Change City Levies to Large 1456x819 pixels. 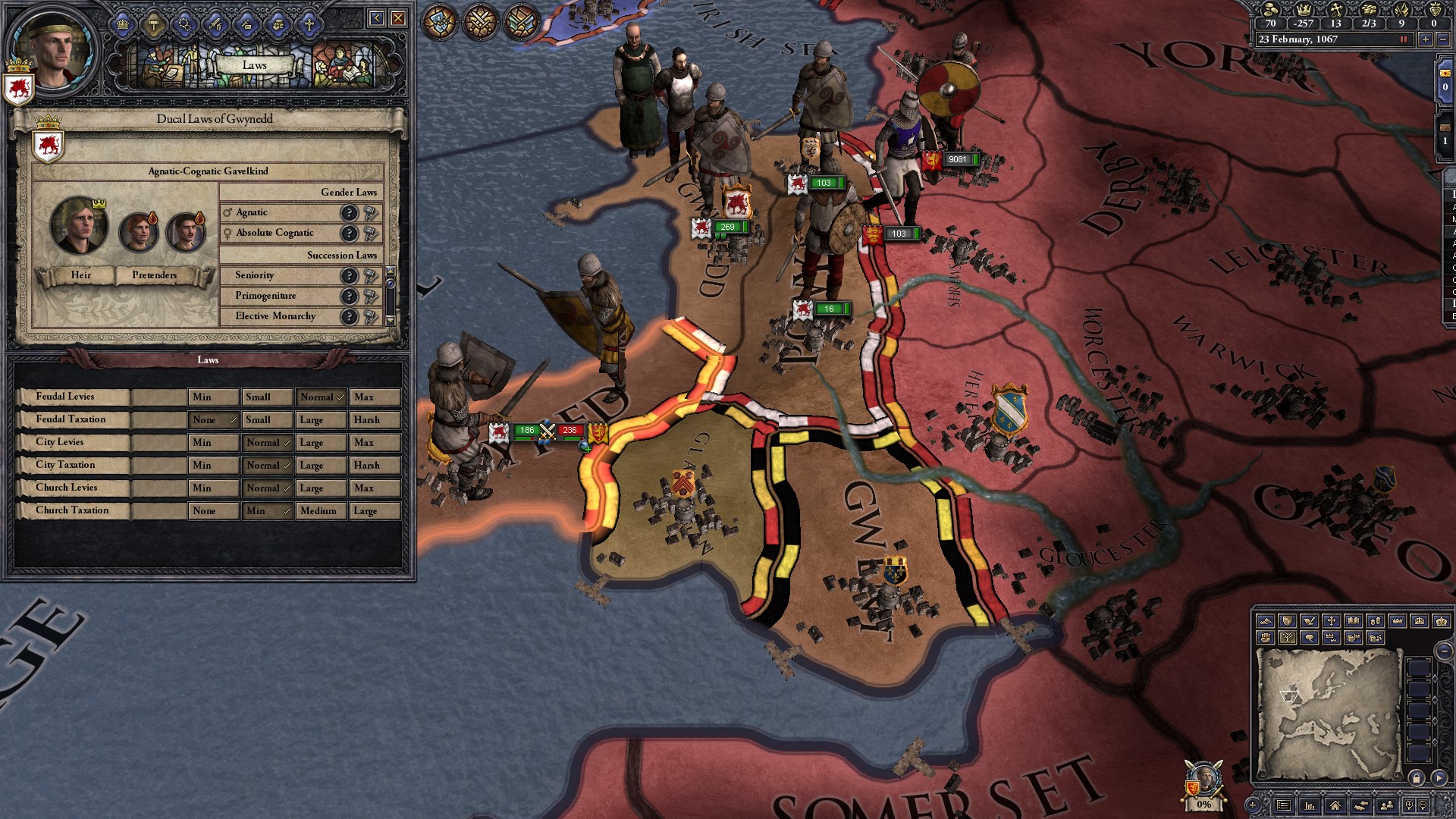[x=320, y=443]
